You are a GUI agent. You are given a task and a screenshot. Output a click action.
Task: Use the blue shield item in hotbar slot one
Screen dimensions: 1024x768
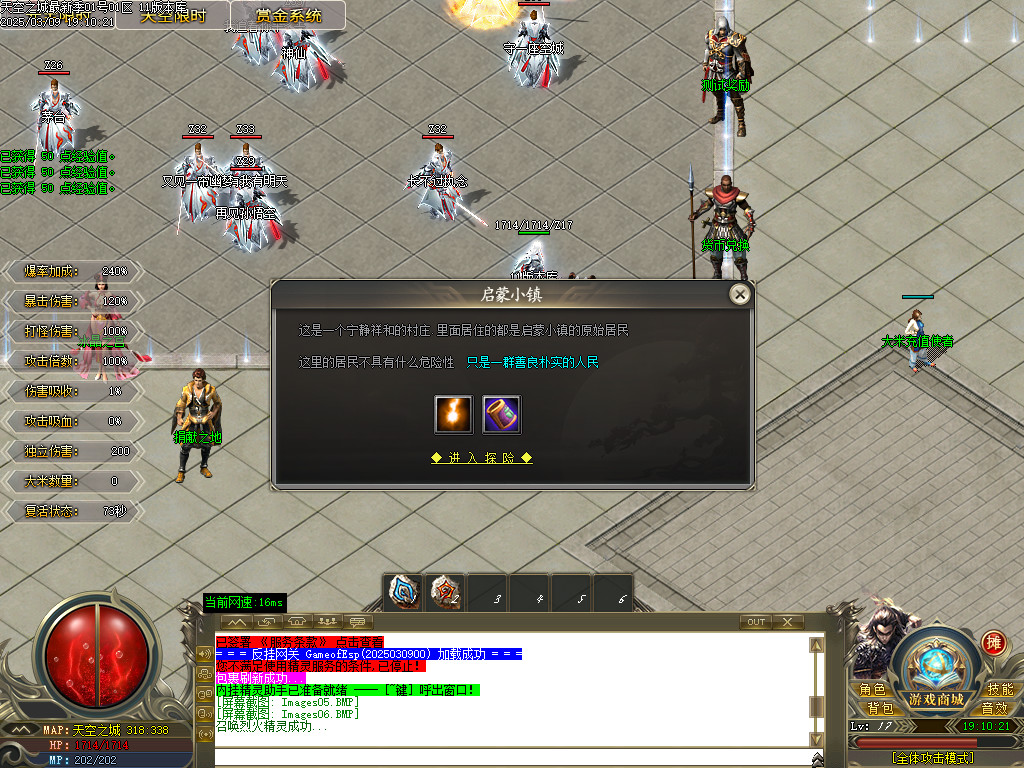[404, 592]
